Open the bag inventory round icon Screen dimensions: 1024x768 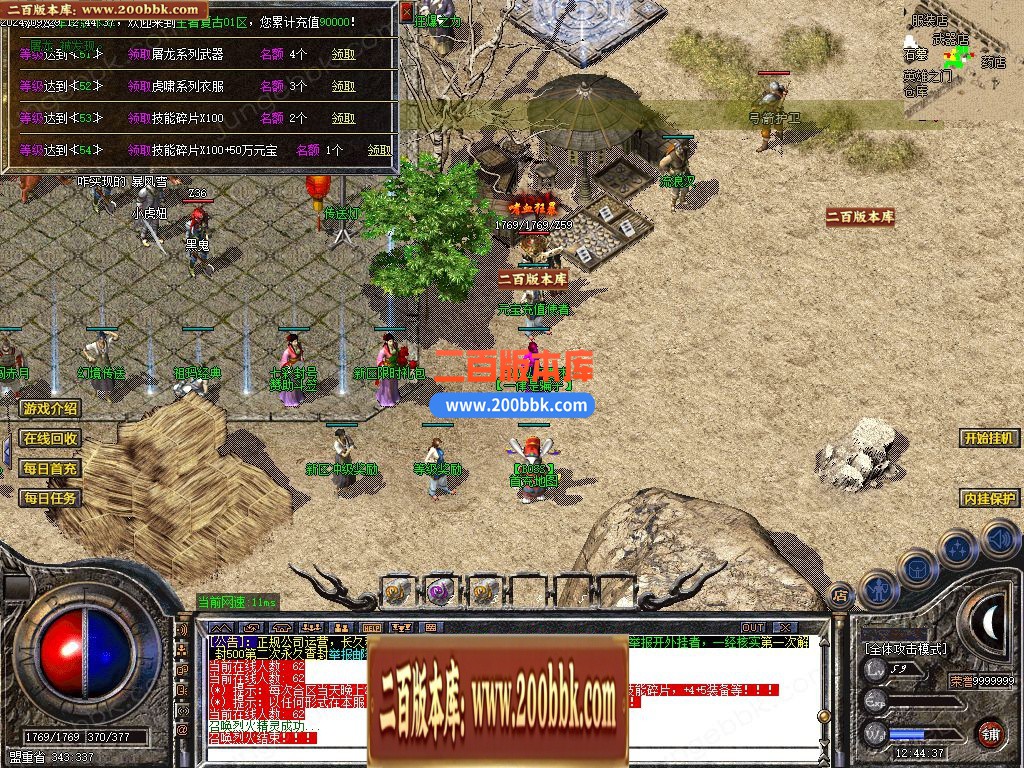pos(917,567)
